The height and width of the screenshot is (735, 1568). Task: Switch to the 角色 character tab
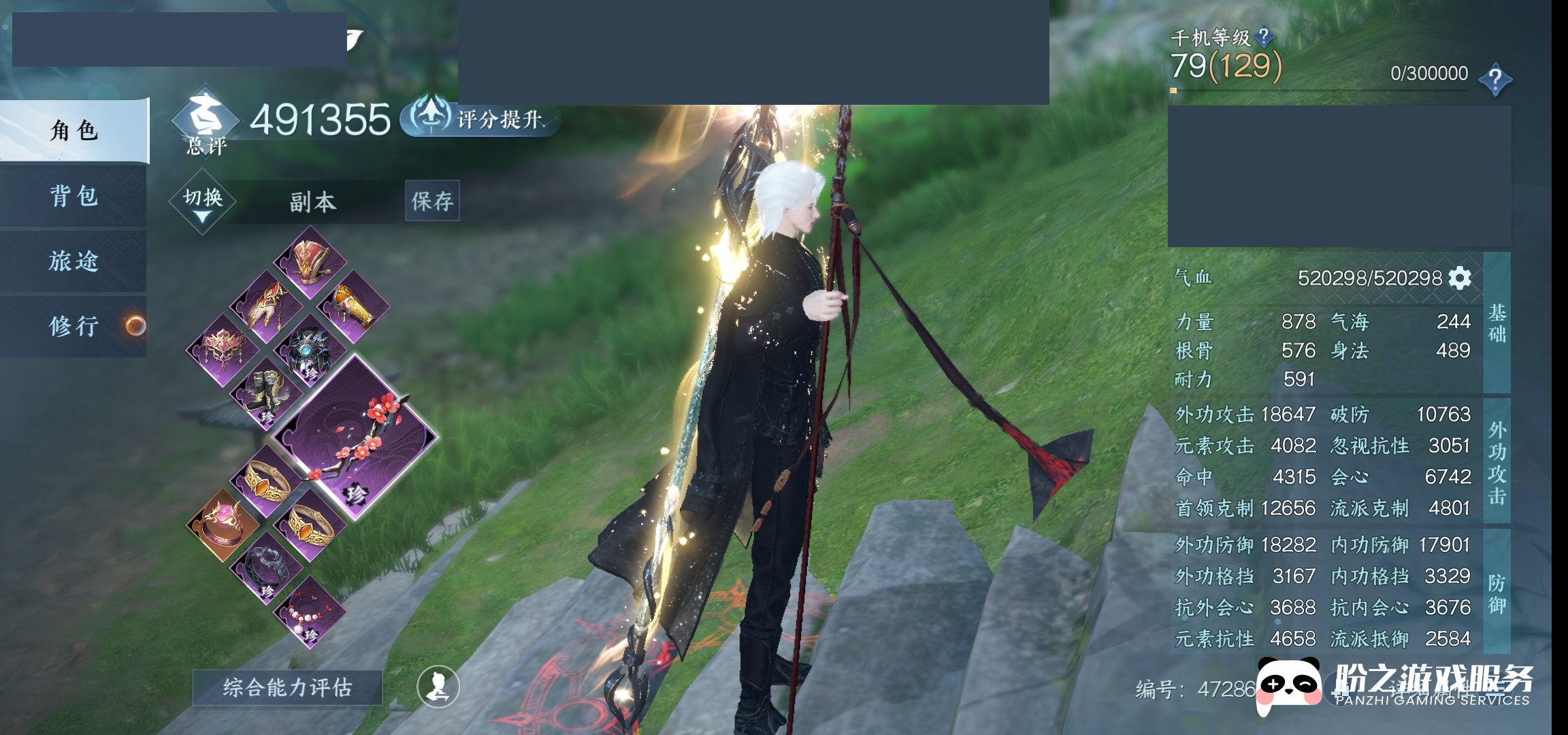pos(73,130)
